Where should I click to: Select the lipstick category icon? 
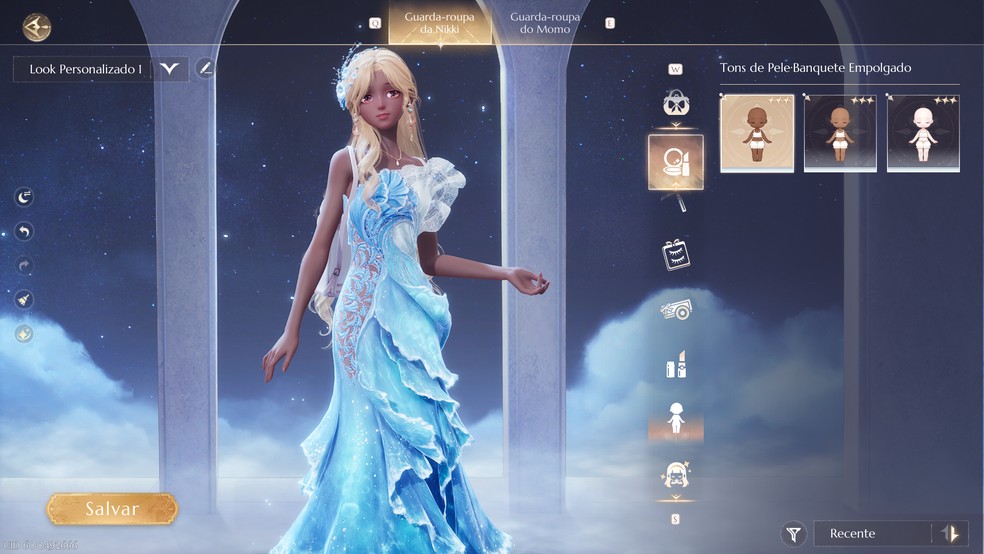click(675, 366)
